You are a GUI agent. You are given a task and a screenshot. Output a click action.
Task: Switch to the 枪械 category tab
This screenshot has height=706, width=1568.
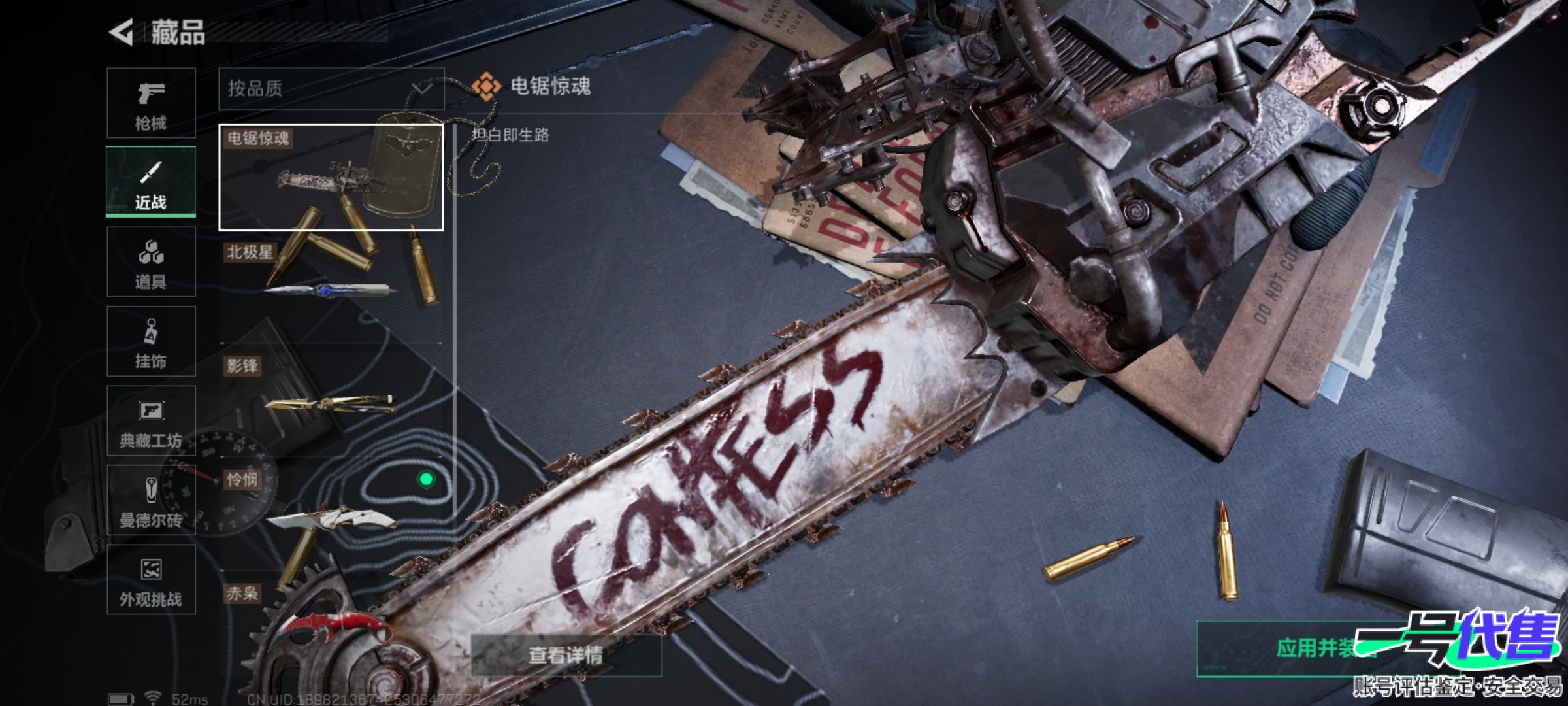151,103
